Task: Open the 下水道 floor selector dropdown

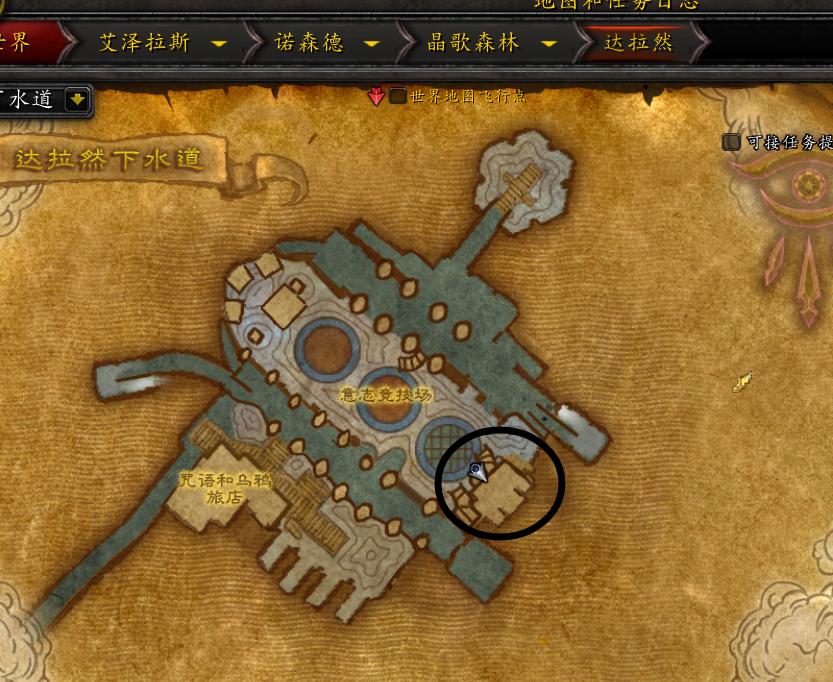Action: pos(77,99)
